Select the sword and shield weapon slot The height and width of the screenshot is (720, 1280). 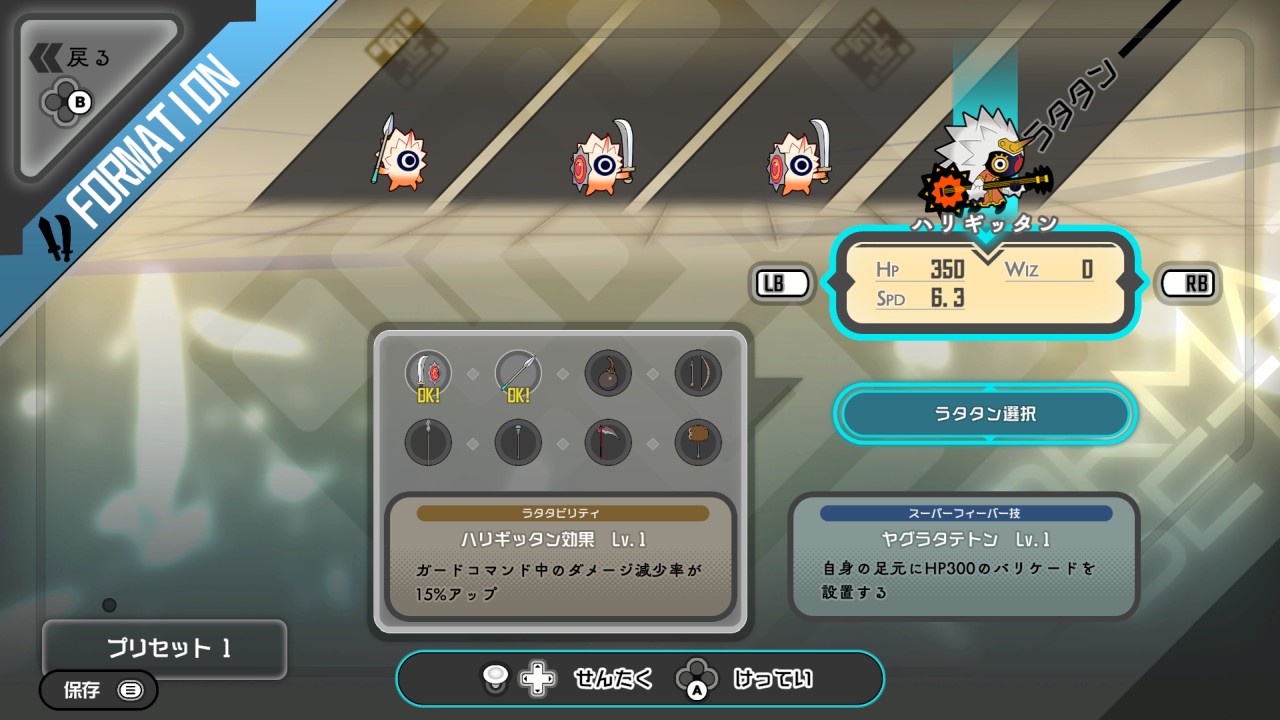pyautogui.click(x=428, y=373)
